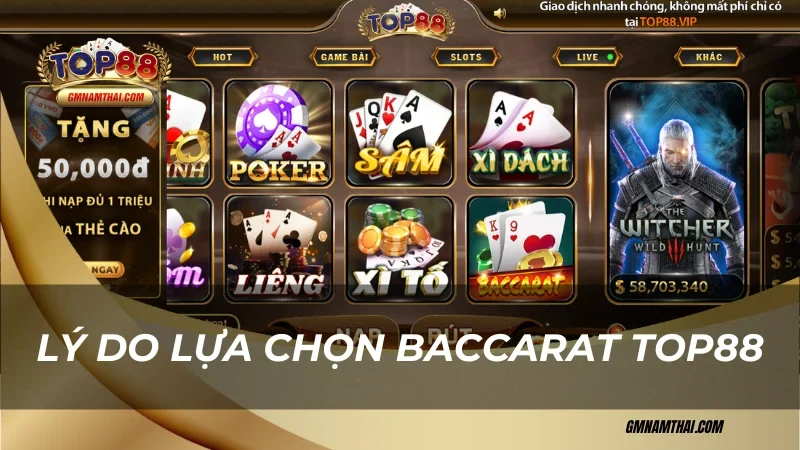Select the SLOTS category tab

point(465,57)
